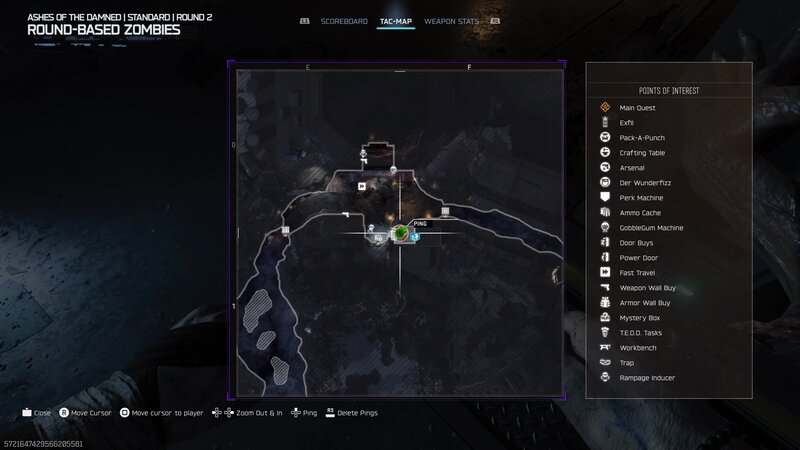Select the T.E.D.D. Tasks legend entry
The image size is (800, 450).
click(641, 333)
